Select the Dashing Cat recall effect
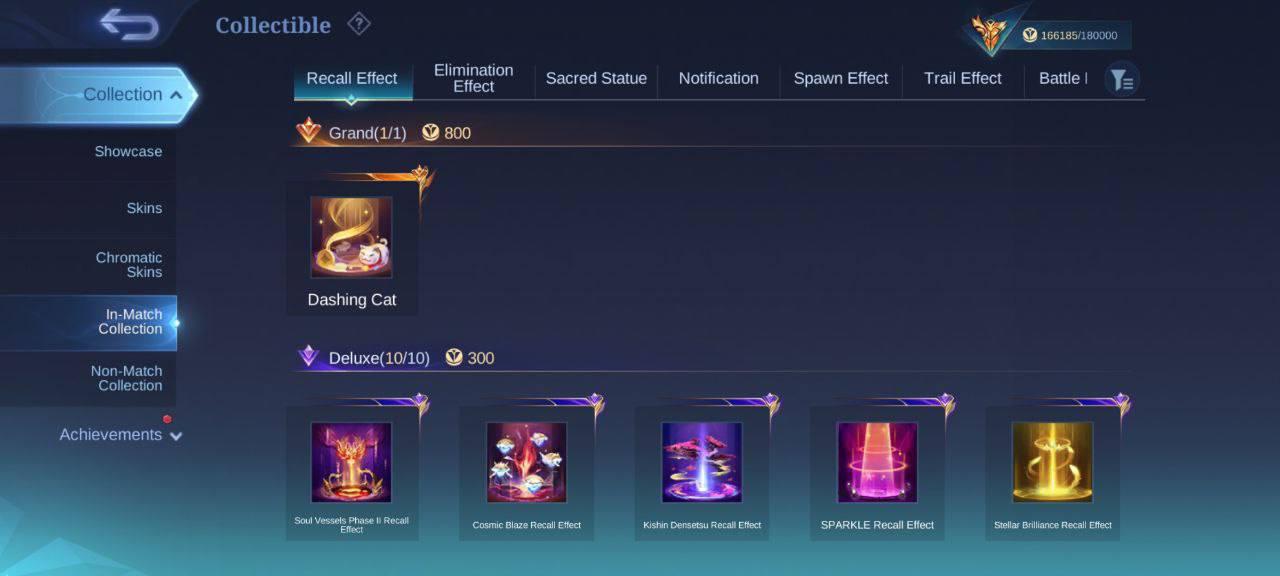The image size is (1280, 576). (x=351, y=246)
